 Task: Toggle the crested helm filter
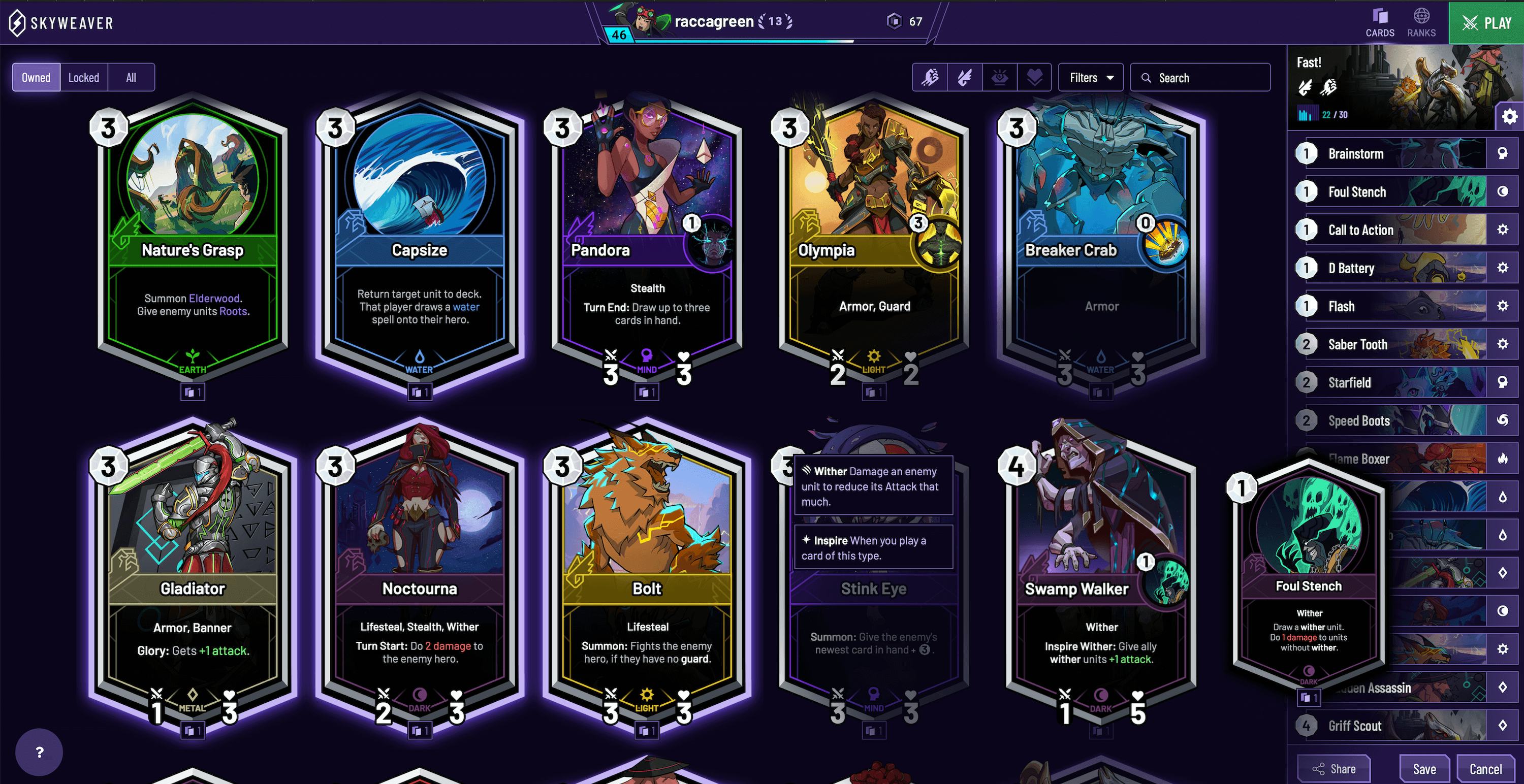999,77
